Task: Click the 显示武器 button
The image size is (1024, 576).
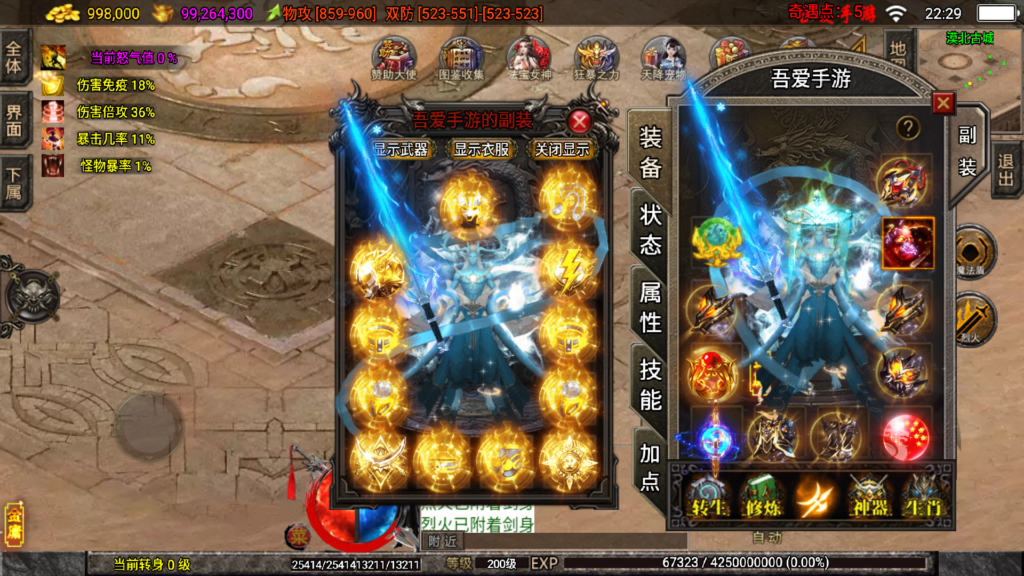Action: click(x=401, y=150)
